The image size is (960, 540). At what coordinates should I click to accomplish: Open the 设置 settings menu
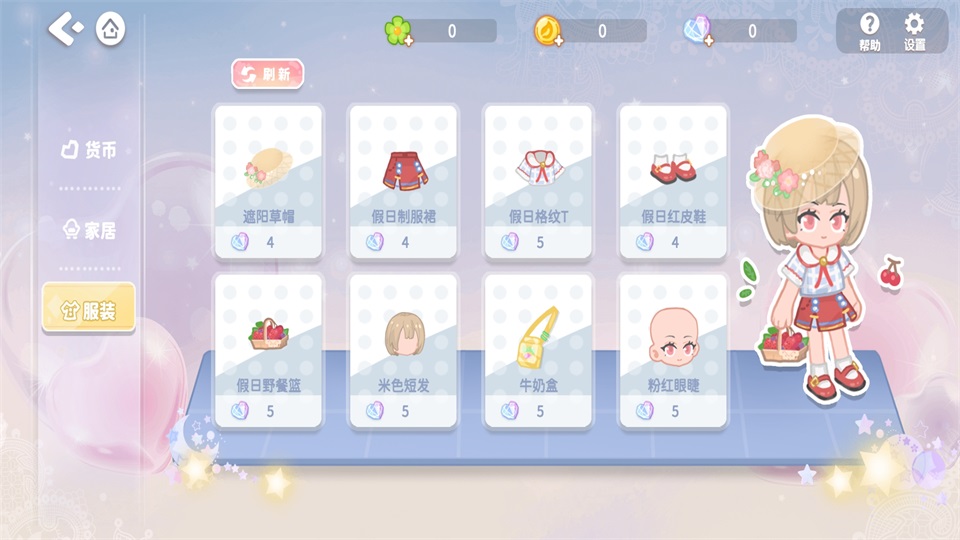[x=914, y=31]
